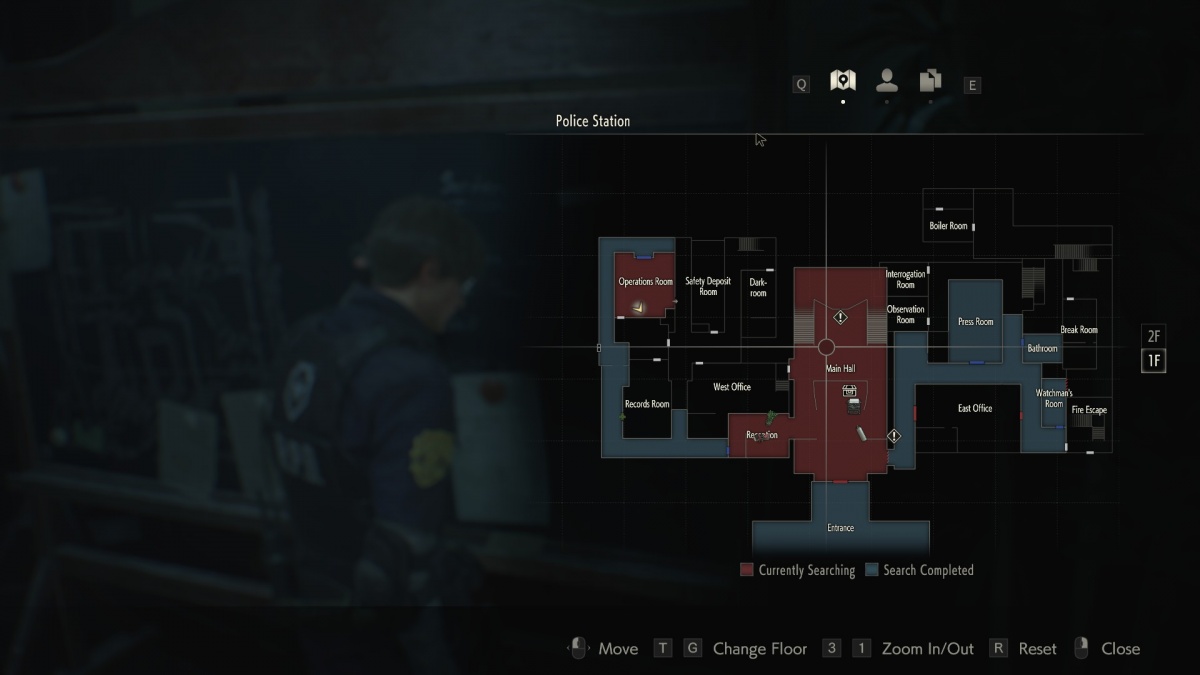
Task: Select the Dark-room on the map
Action: point(758,288)
